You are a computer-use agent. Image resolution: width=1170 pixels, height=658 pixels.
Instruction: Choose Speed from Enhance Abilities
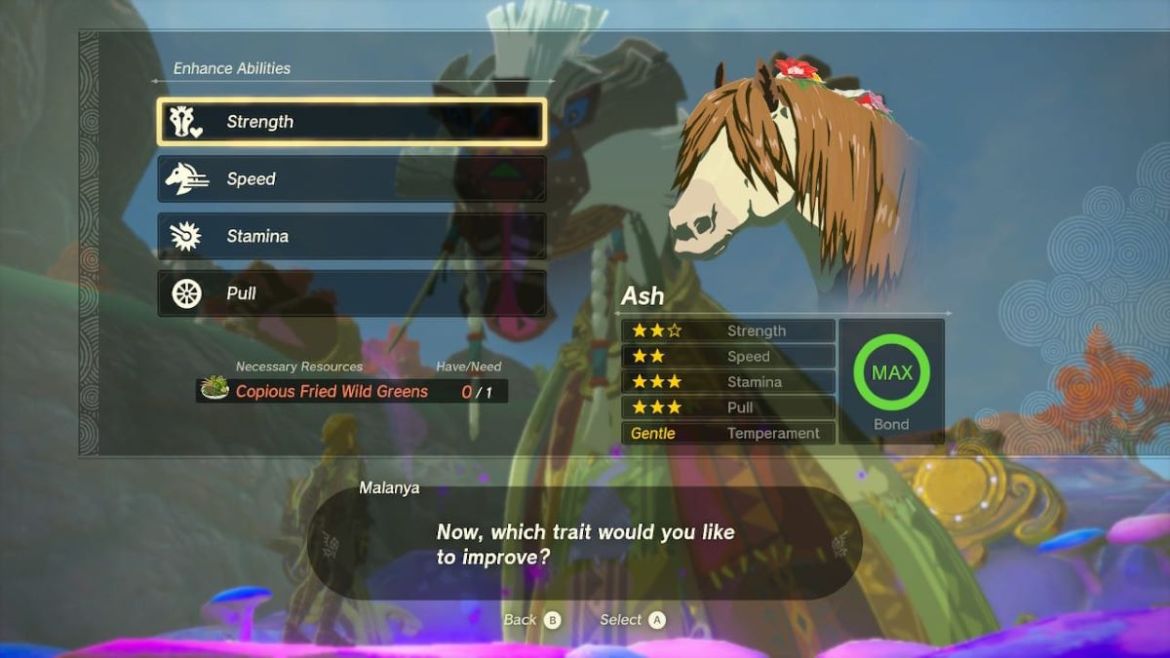tap(351, 179)
